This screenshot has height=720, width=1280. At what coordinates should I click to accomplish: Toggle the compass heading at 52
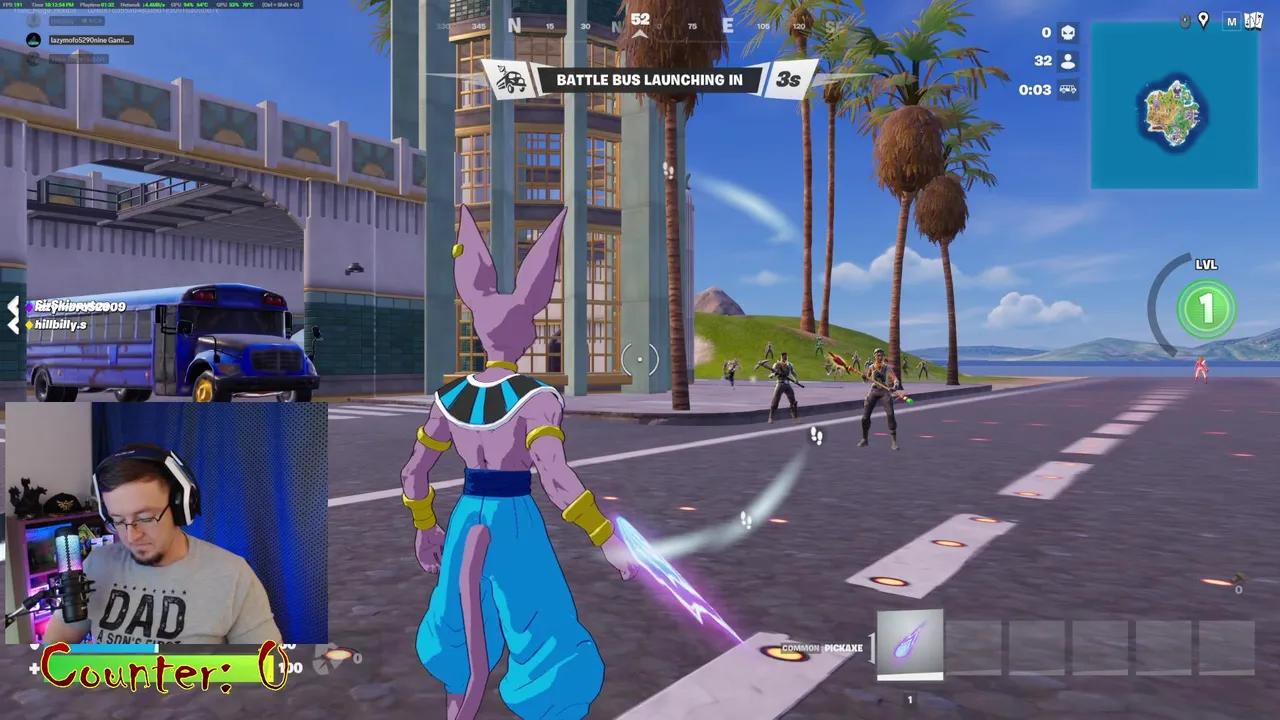click(x=640, y=18)
